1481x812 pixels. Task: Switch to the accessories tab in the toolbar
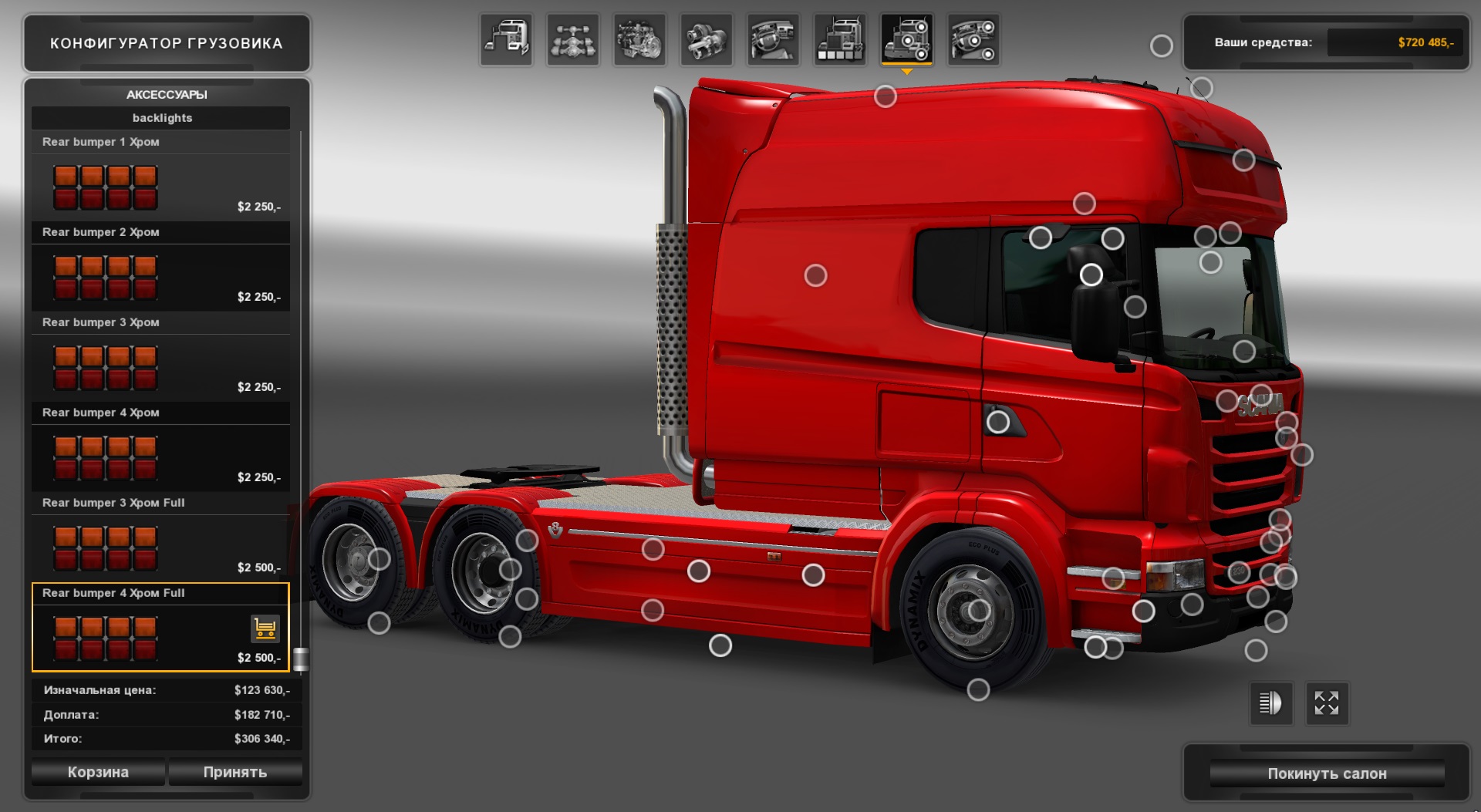(x=906, y=40)
